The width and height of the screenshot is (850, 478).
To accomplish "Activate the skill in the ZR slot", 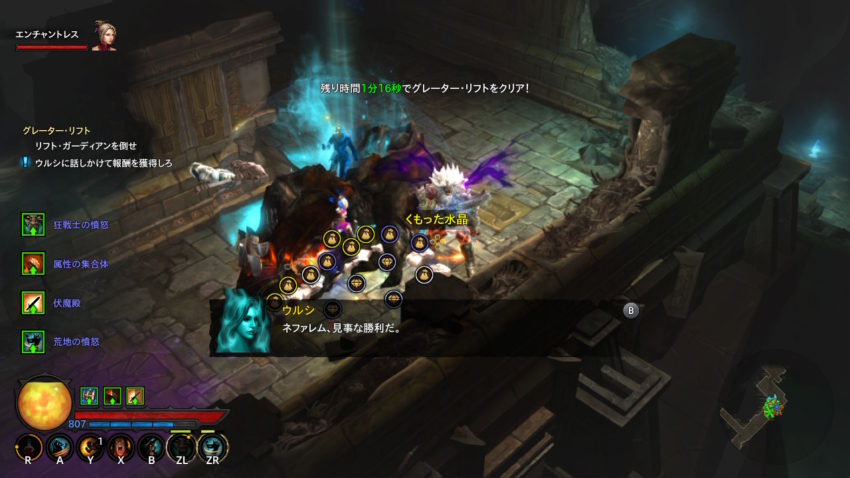I will (x=211, y=447).
